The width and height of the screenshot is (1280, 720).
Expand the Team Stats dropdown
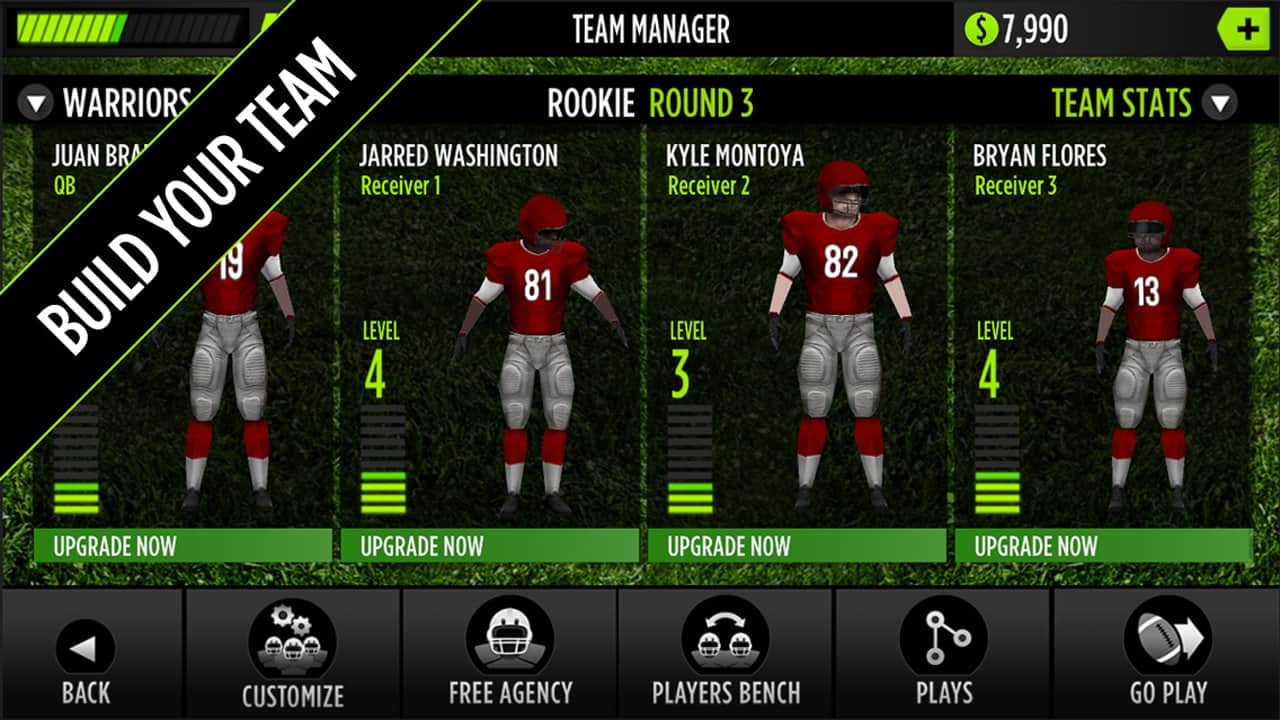(x=1220, y=102)
